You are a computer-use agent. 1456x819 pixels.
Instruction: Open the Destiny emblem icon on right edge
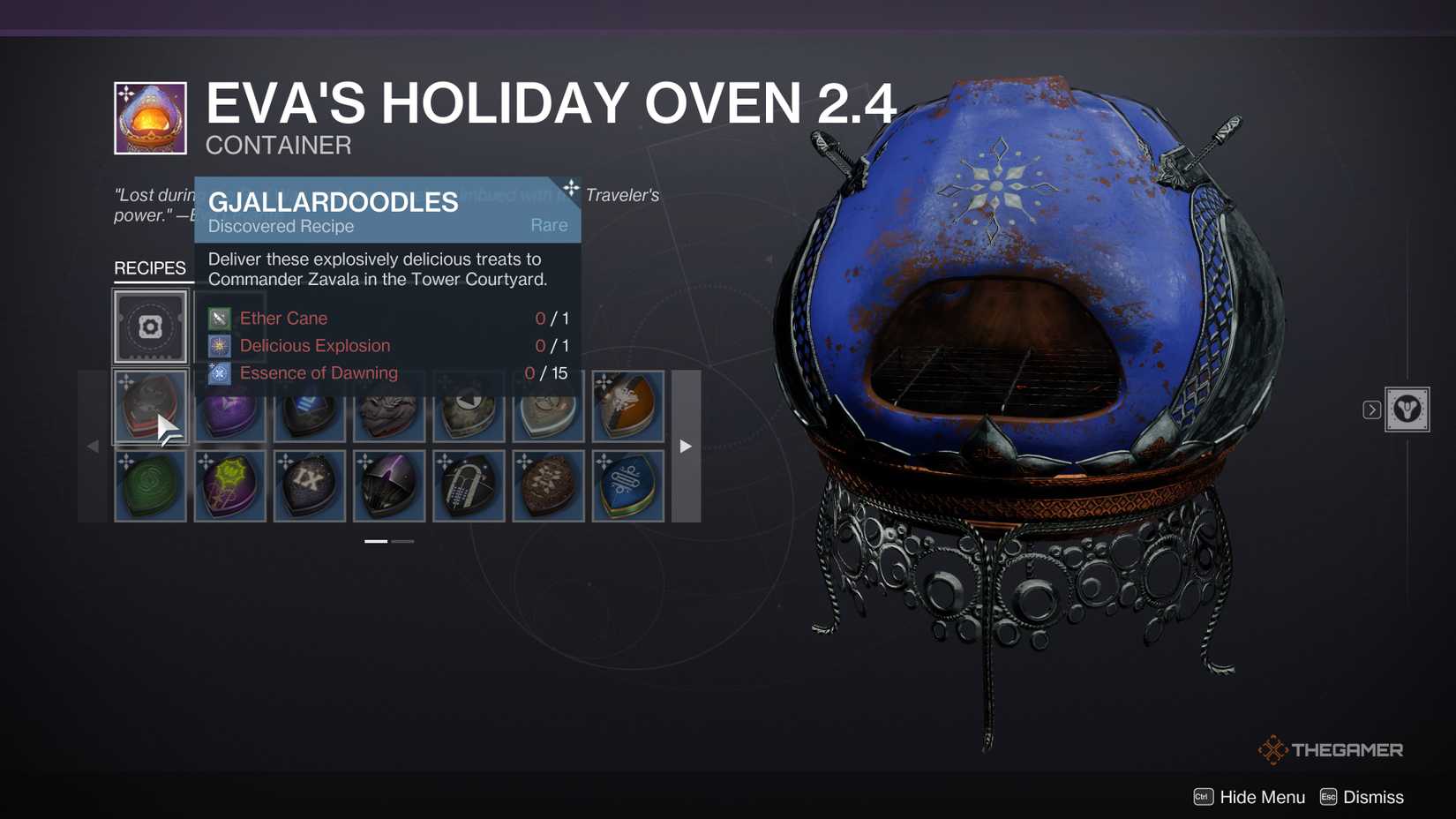click(x=1407, y=409)
